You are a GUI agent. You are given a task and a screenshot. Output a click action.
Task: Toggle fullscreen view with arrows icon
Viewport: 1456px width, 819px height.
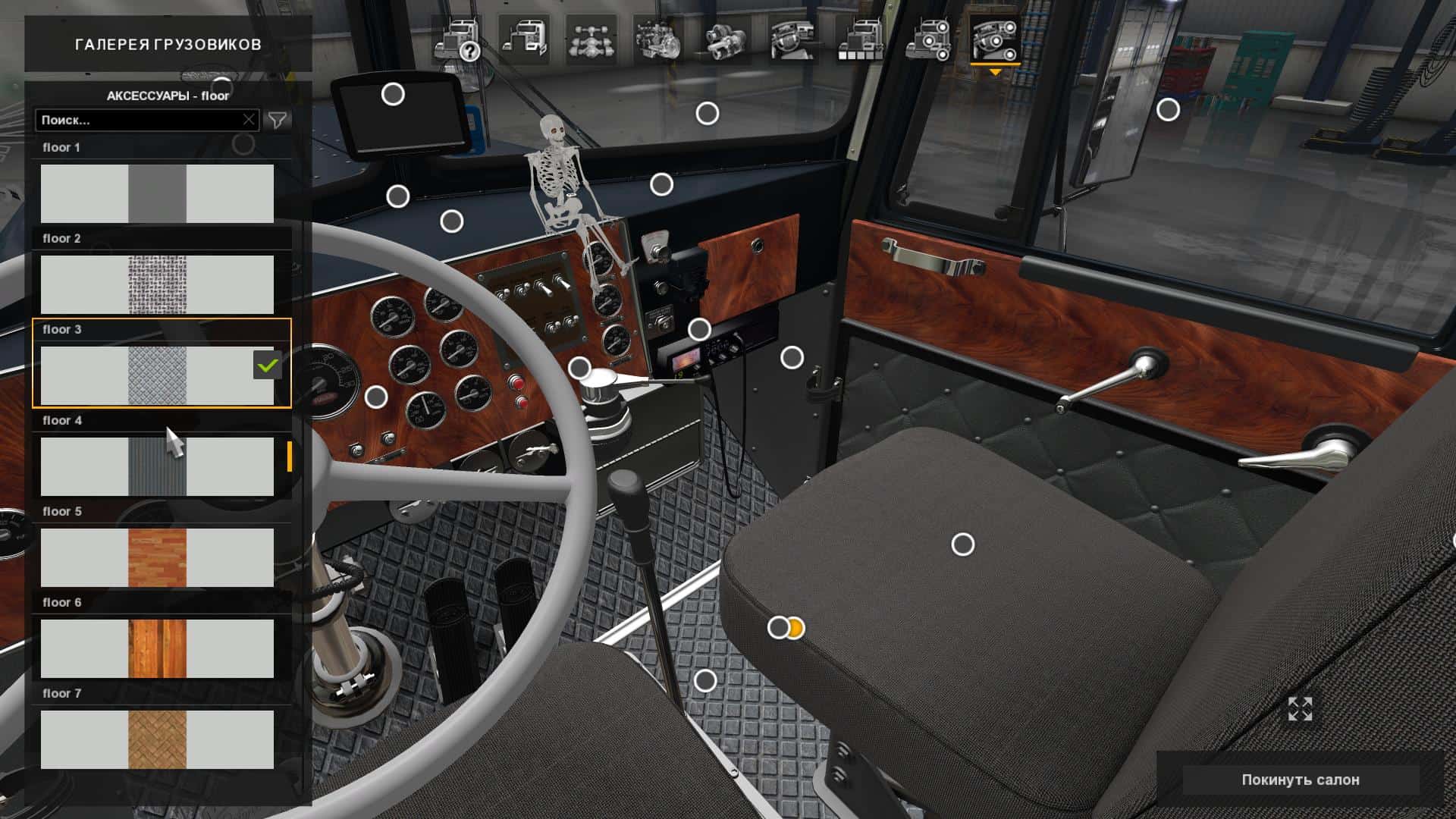click(x=1300, y=709)
